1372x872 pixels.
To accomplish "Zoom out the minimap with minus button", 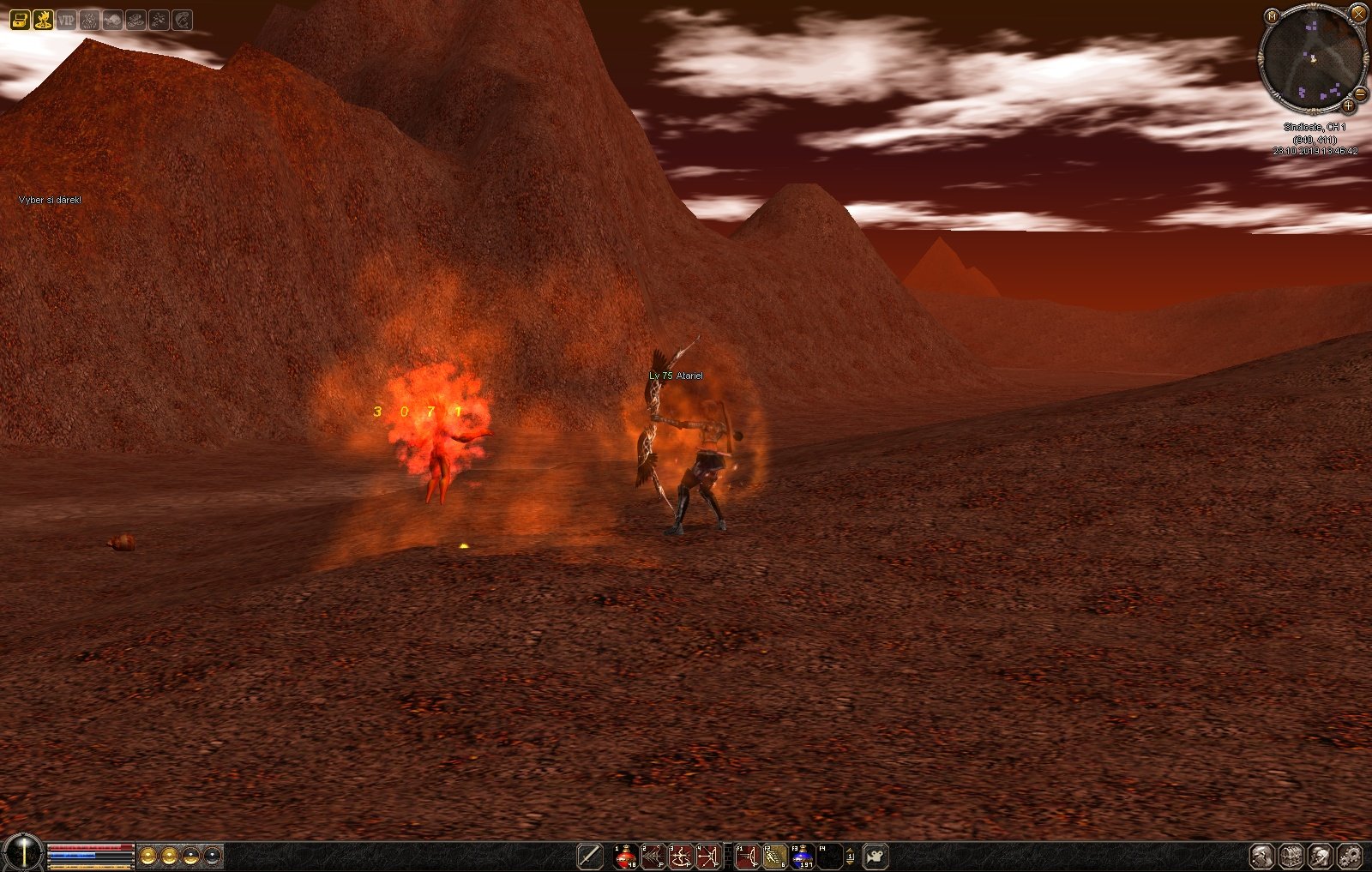I will (x=1360, y=93).
